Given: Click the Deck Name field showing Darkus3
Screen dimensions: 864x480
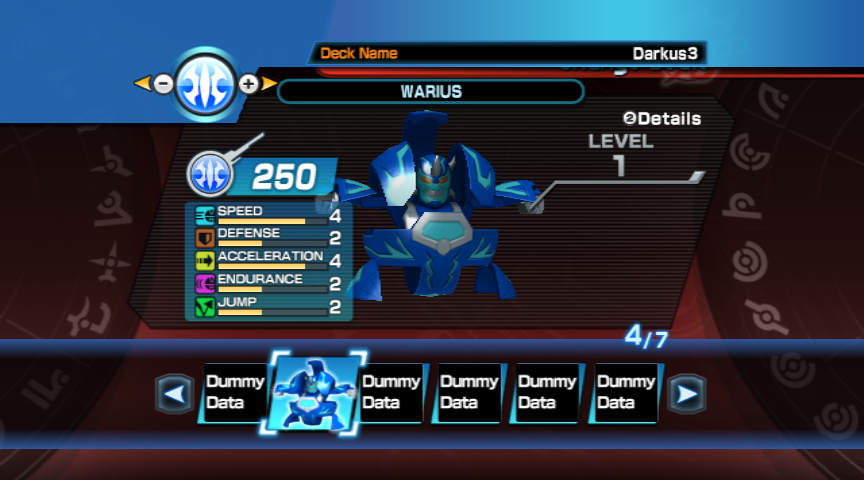Looking at the screenshot, I should [x=508, y=53].
